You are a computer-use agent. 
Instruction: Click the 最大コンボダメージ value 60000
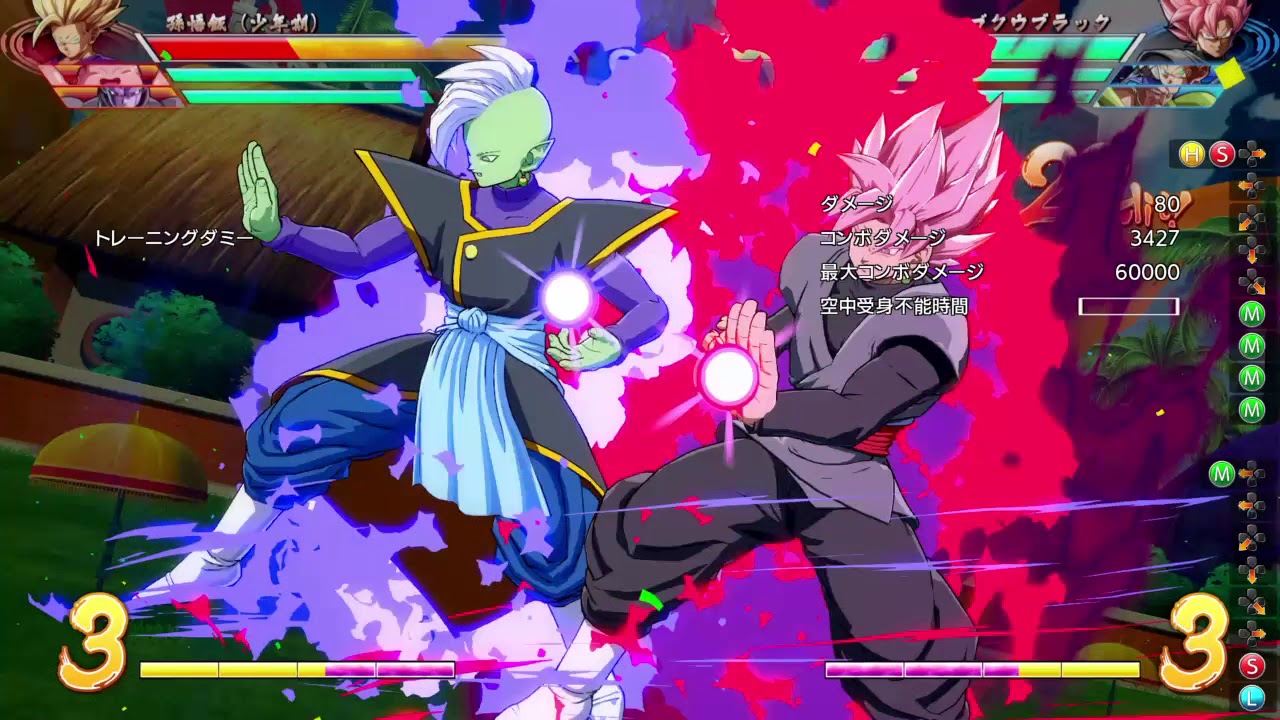1146,271
